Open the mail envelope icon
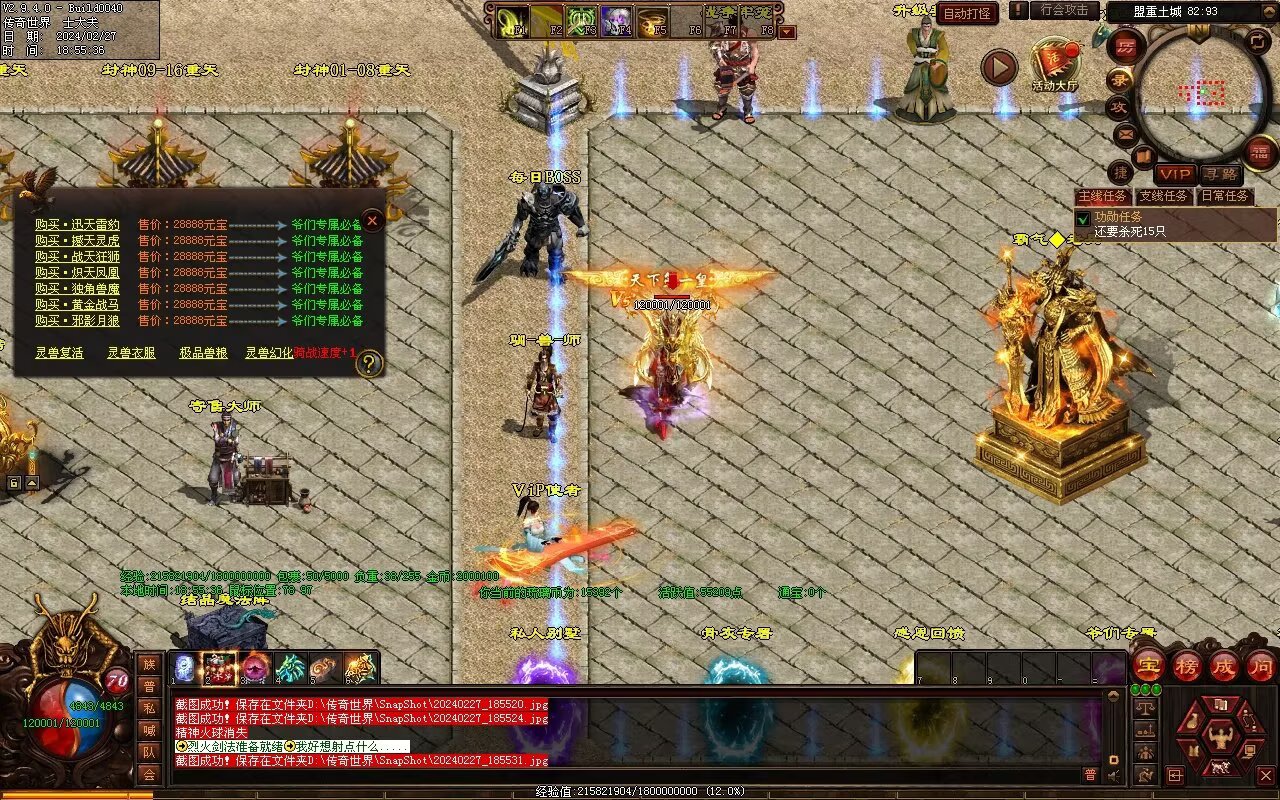This screenshot has width=1280, height=800. [x=1126, y=133]
